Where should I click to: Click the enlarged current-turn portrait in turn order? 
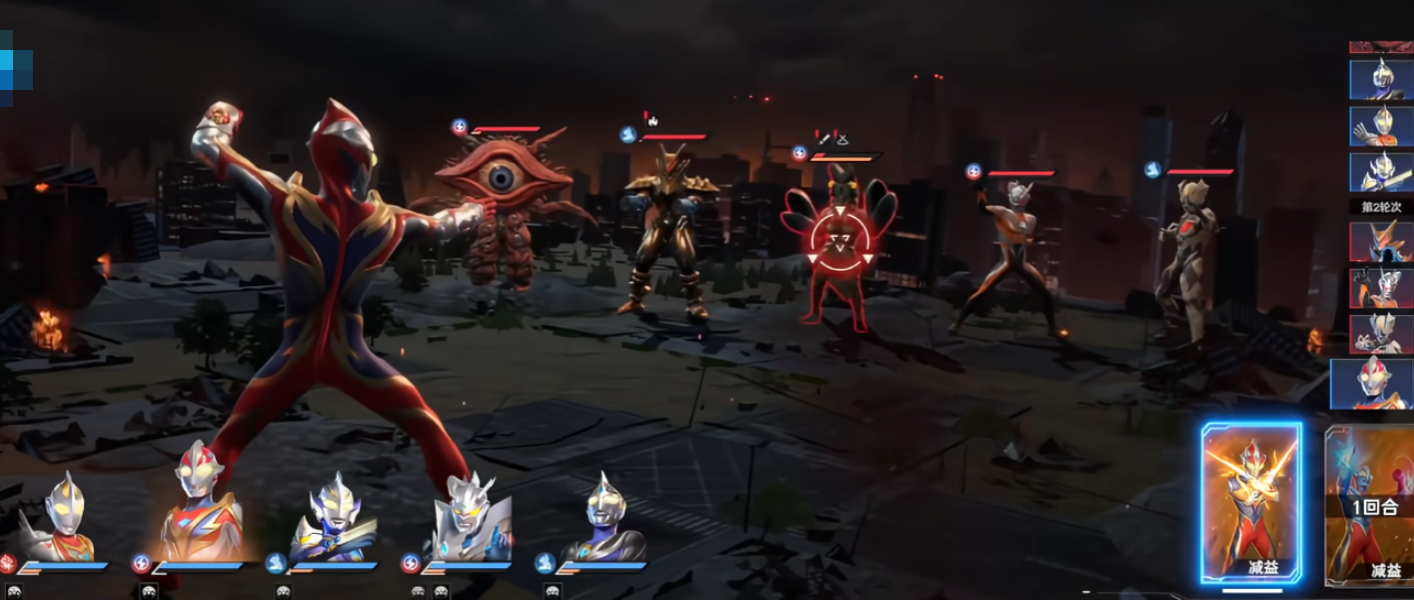(1372, 384)
